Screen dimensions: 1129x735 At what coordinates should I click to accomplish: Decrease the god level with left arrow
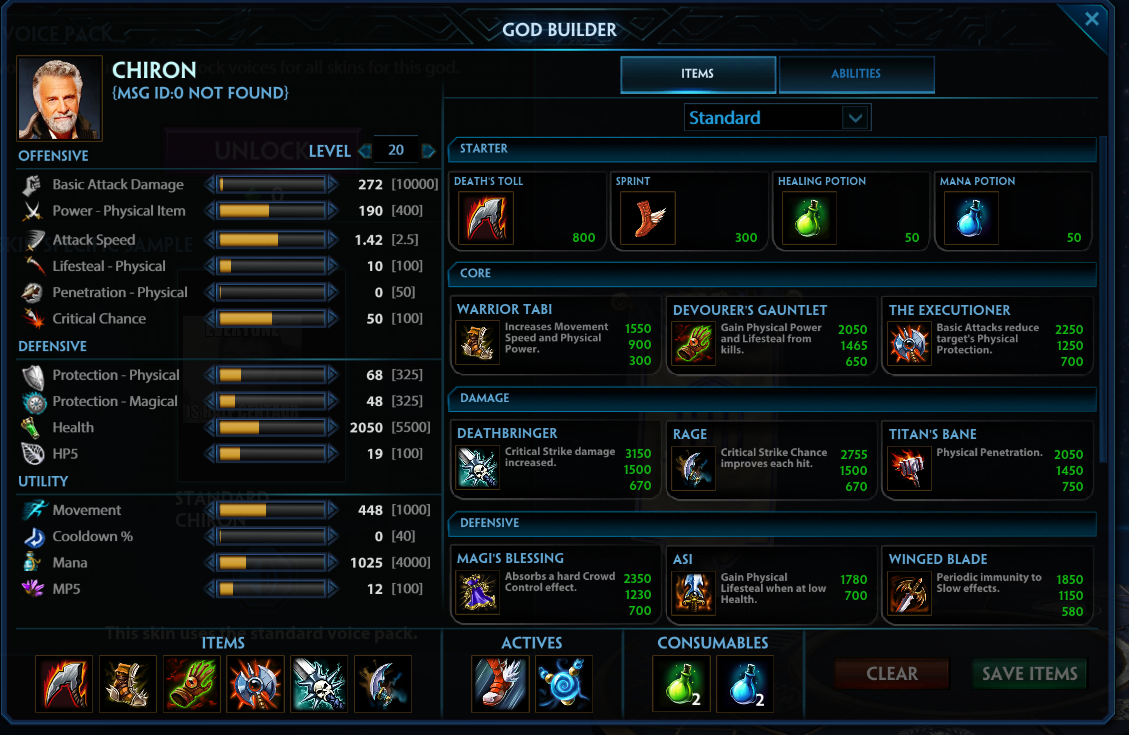pos(364,151)
